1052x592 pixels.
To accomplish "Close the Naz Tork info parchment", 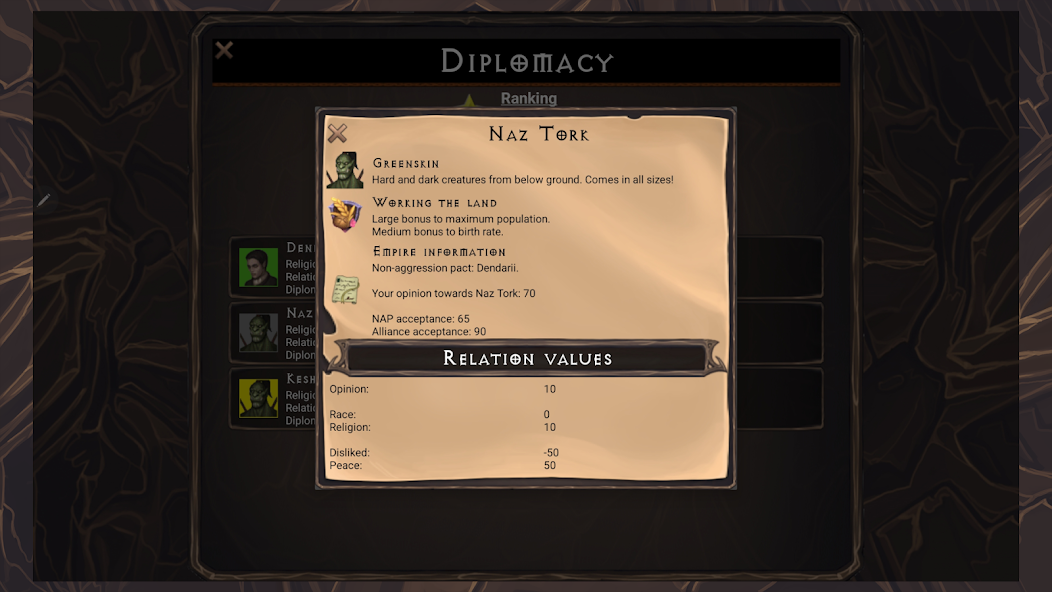I will point(338,133).
